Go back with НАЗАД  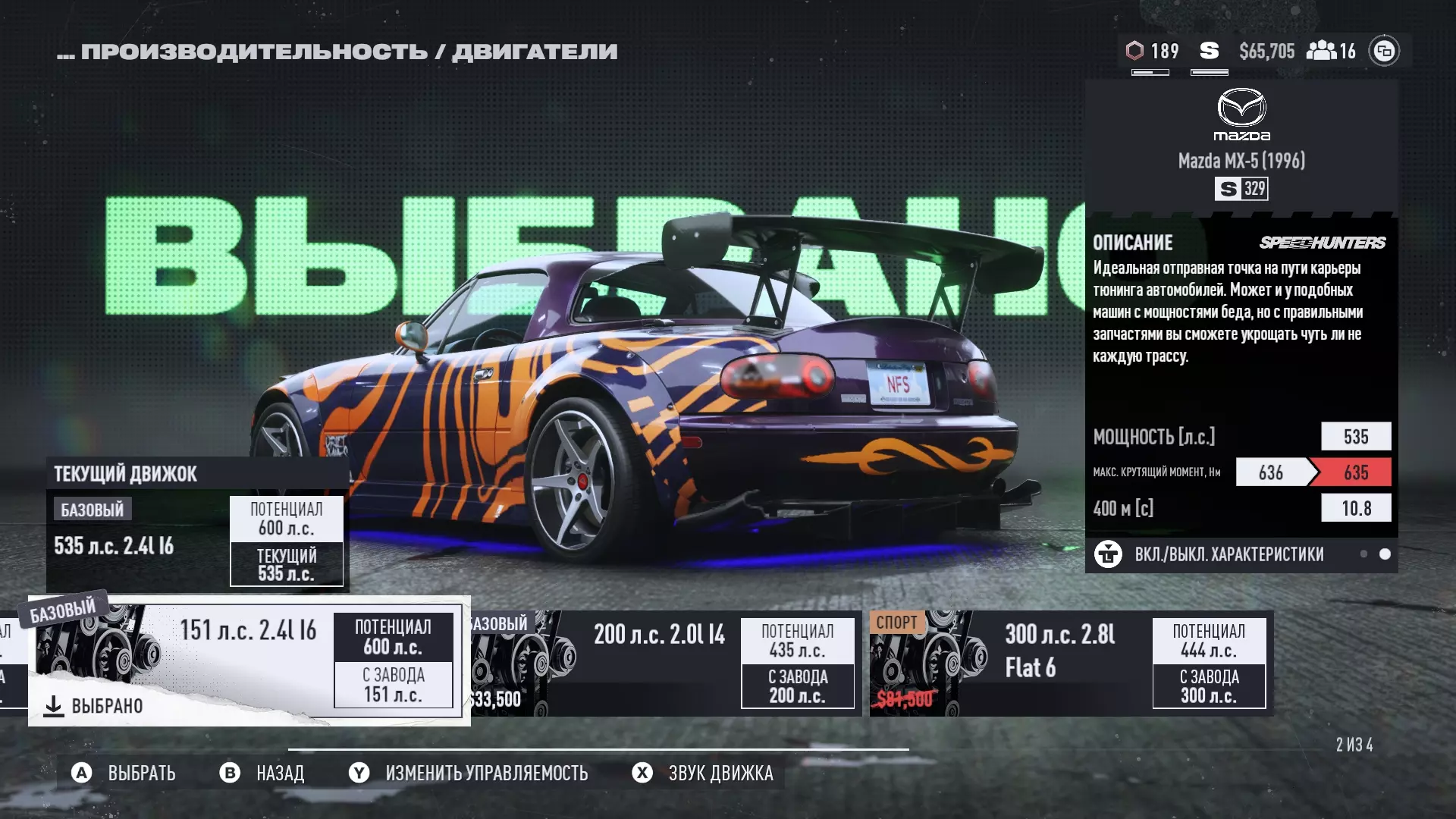tap(262, 773)
